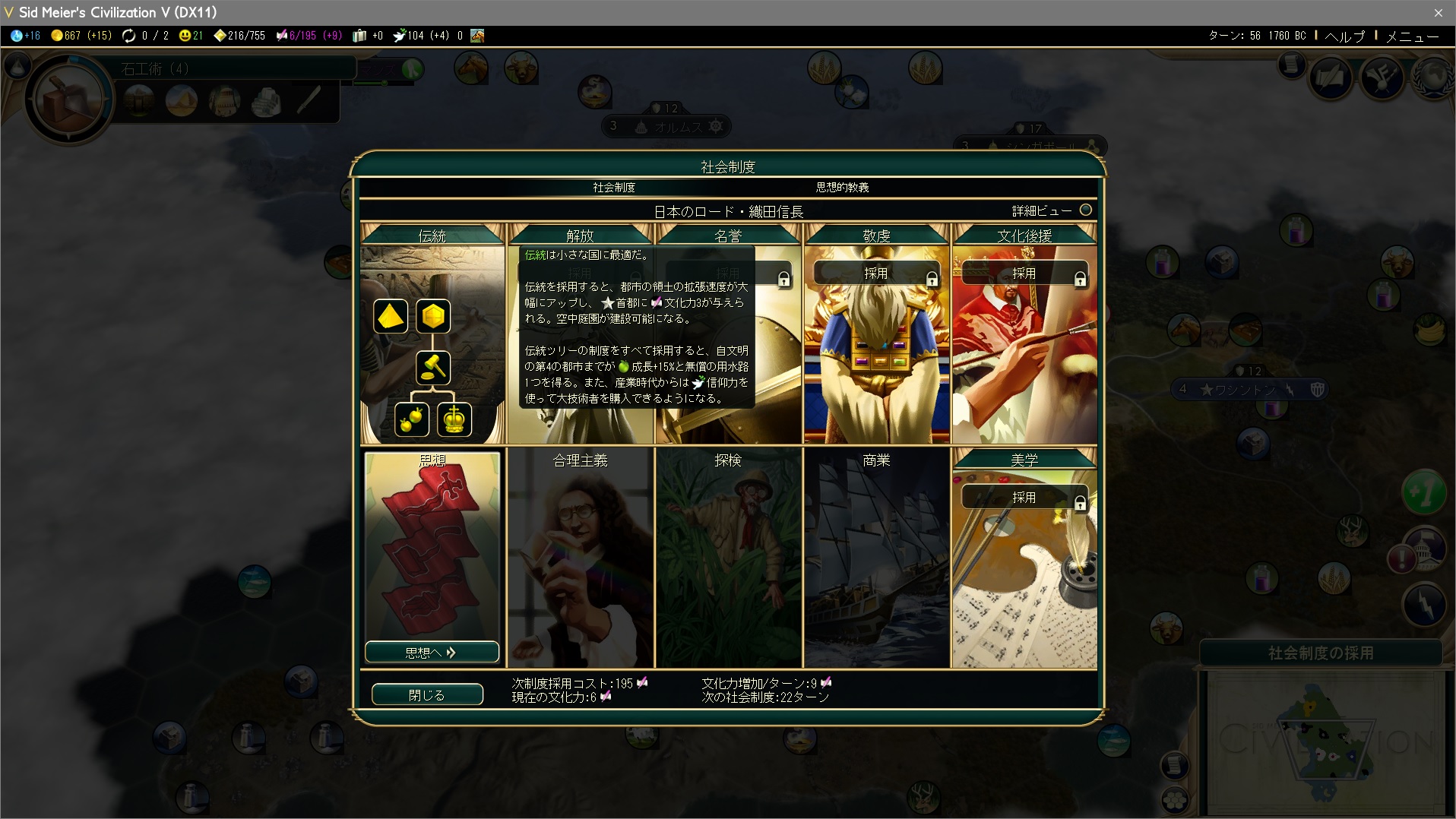Screen dimensions: 1456x819
Task: Open the メニュー game menu
Action: click(x=1411, y=36)
